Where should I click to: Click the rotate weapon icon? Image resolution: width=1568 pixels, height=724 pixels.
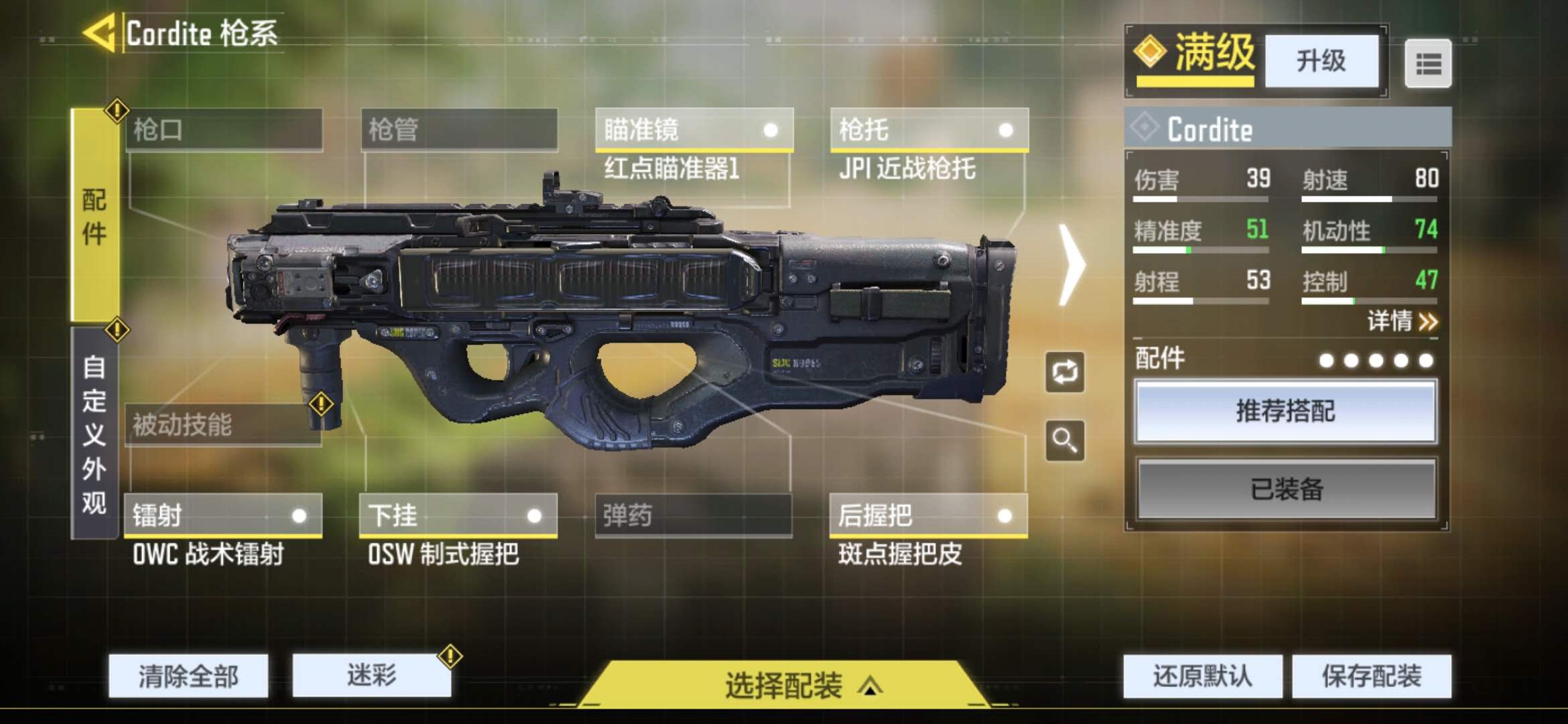click(1064, 372)
